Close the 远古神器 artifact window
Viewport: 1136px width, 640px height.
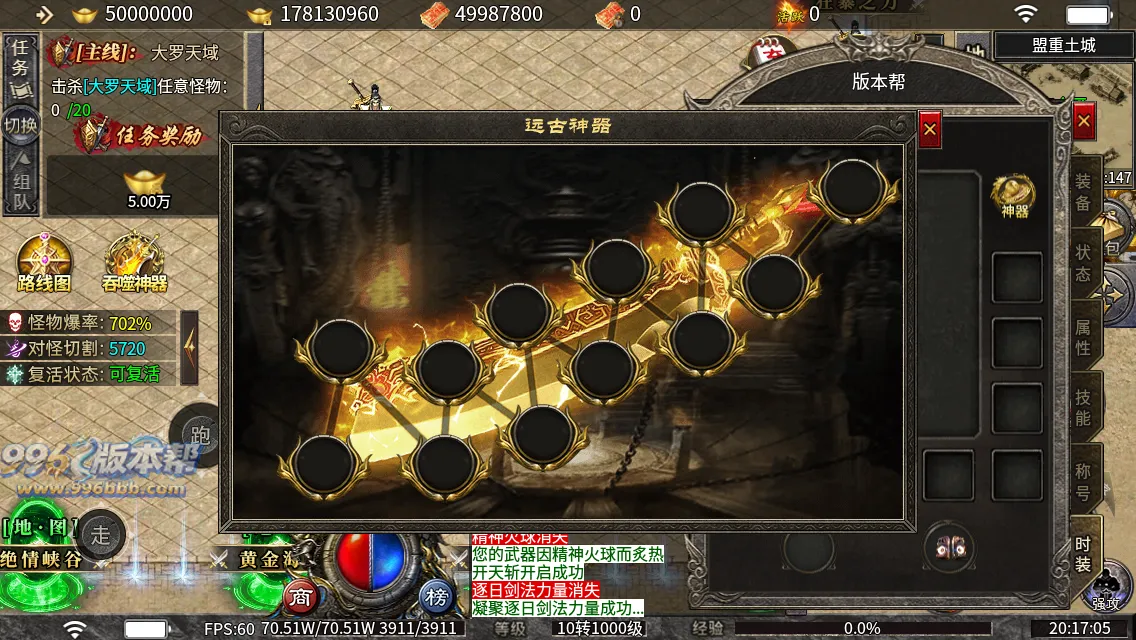[x=930, y=129]
